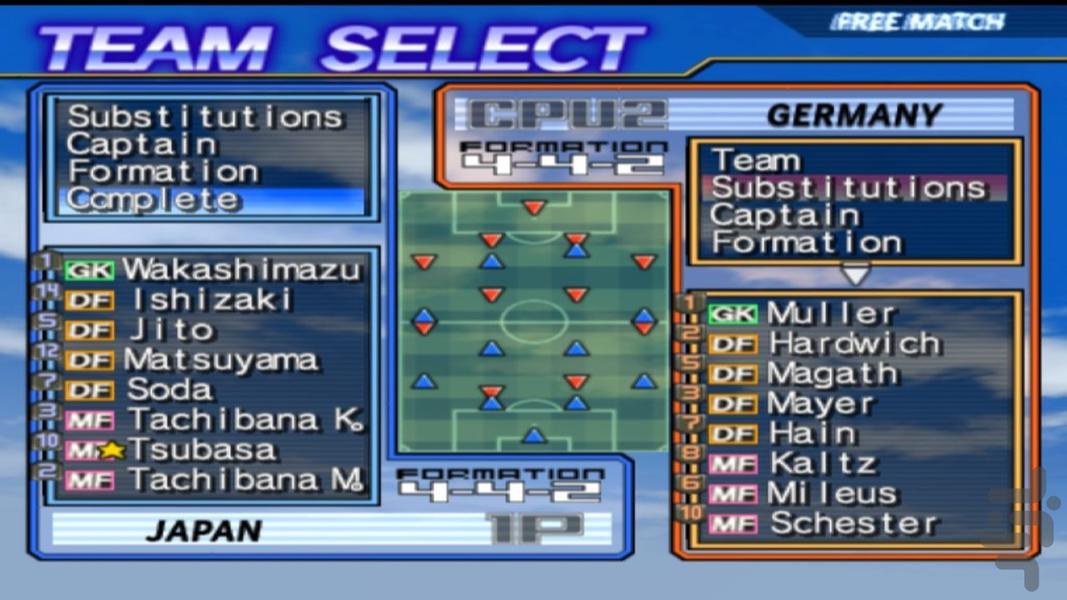Open Germany's Formation option
Image resolution: width=1067 pixels, height=600 pixels.
[x=806, y=242]
